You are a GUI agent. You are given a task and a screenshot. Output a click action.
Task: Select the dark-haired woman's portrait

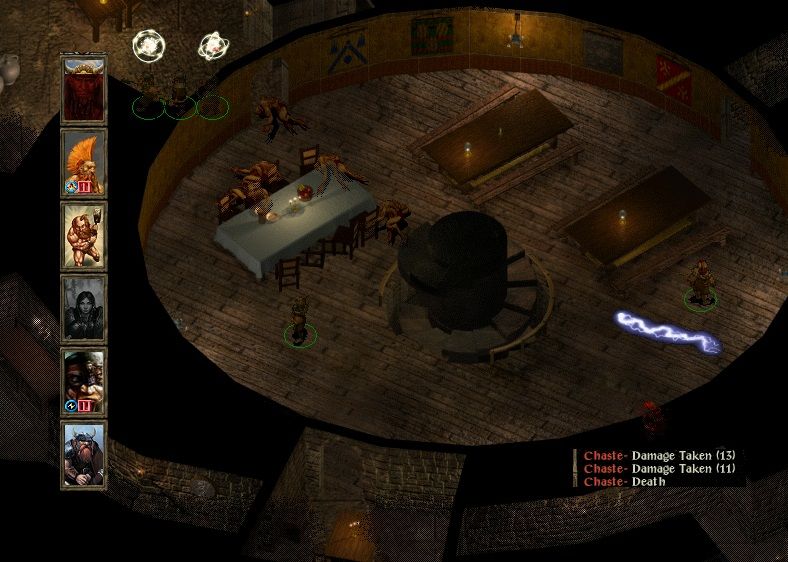(x=84, y=307)
